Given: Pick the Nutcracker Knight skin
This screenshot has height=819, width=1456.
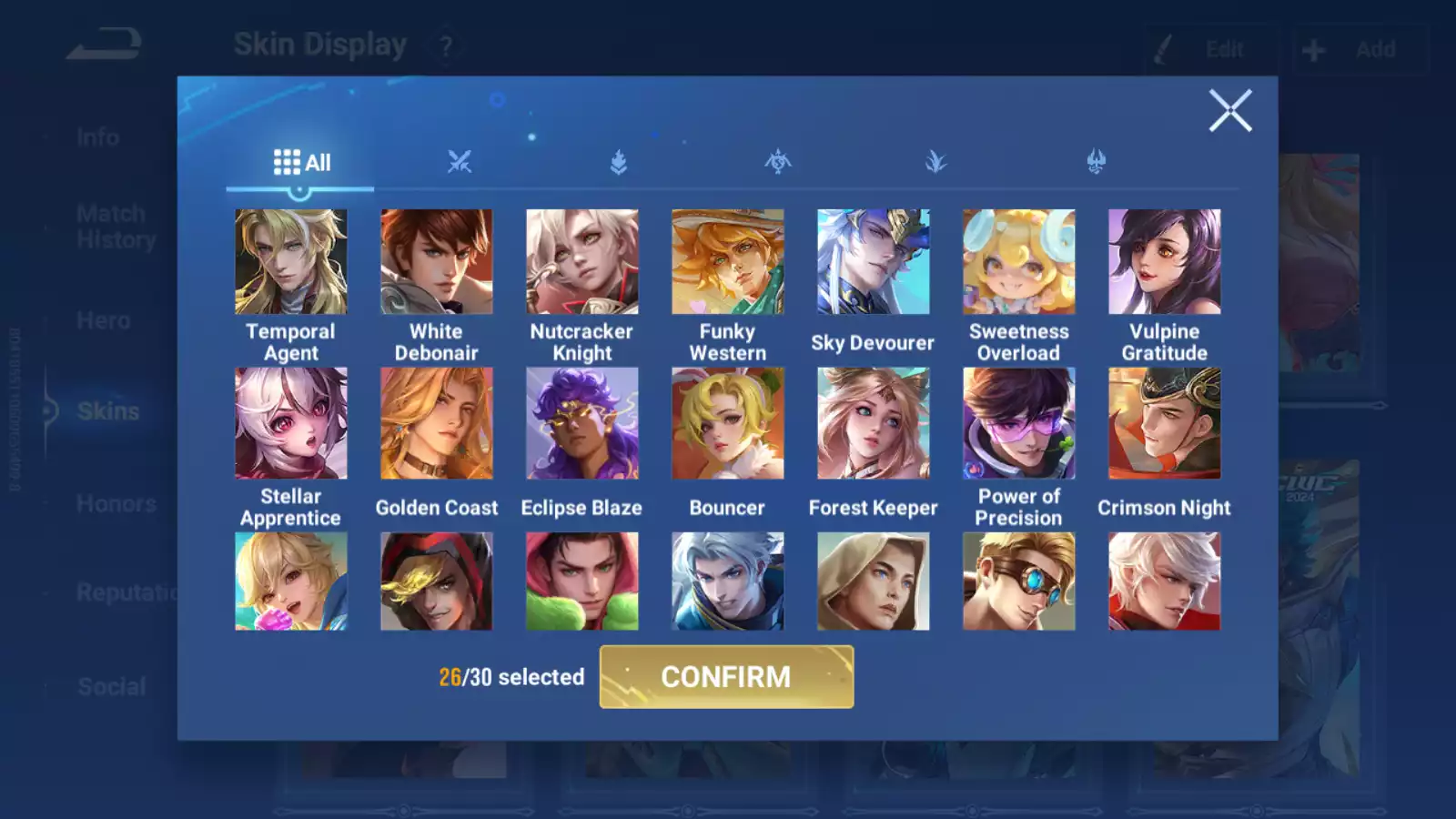Looking at the screenshot, I should click(582, 262).
